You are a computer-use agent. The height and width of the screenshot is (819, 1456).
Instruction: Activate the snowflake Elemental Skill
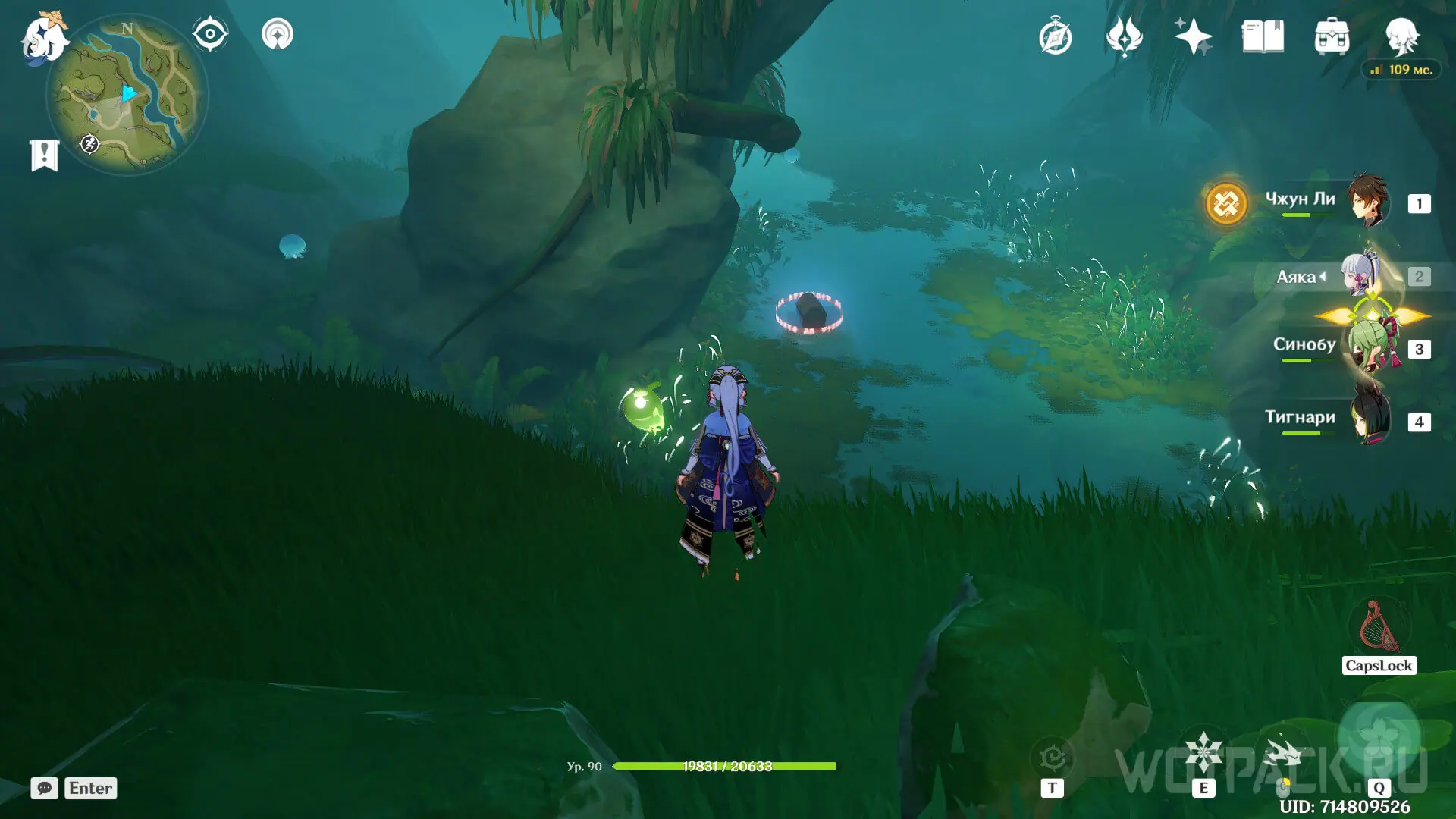click(x=1203, y=753)
